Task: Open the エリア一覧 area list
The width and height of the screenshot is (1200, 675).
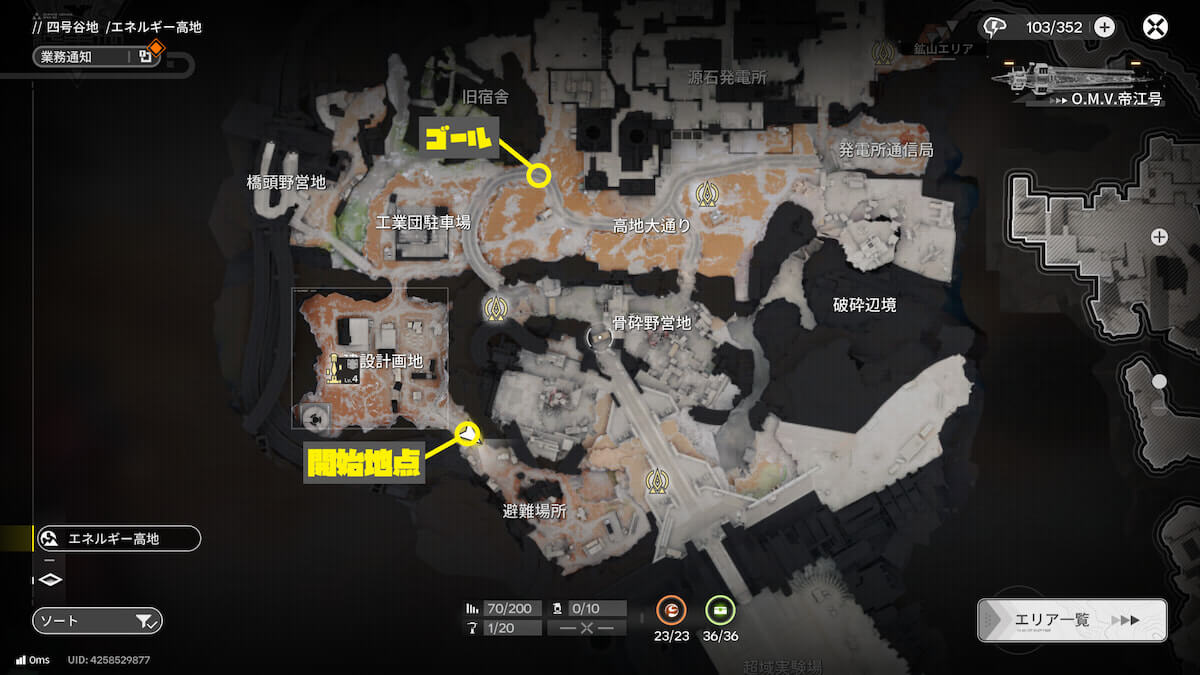Action: (x=1072, y=620)
